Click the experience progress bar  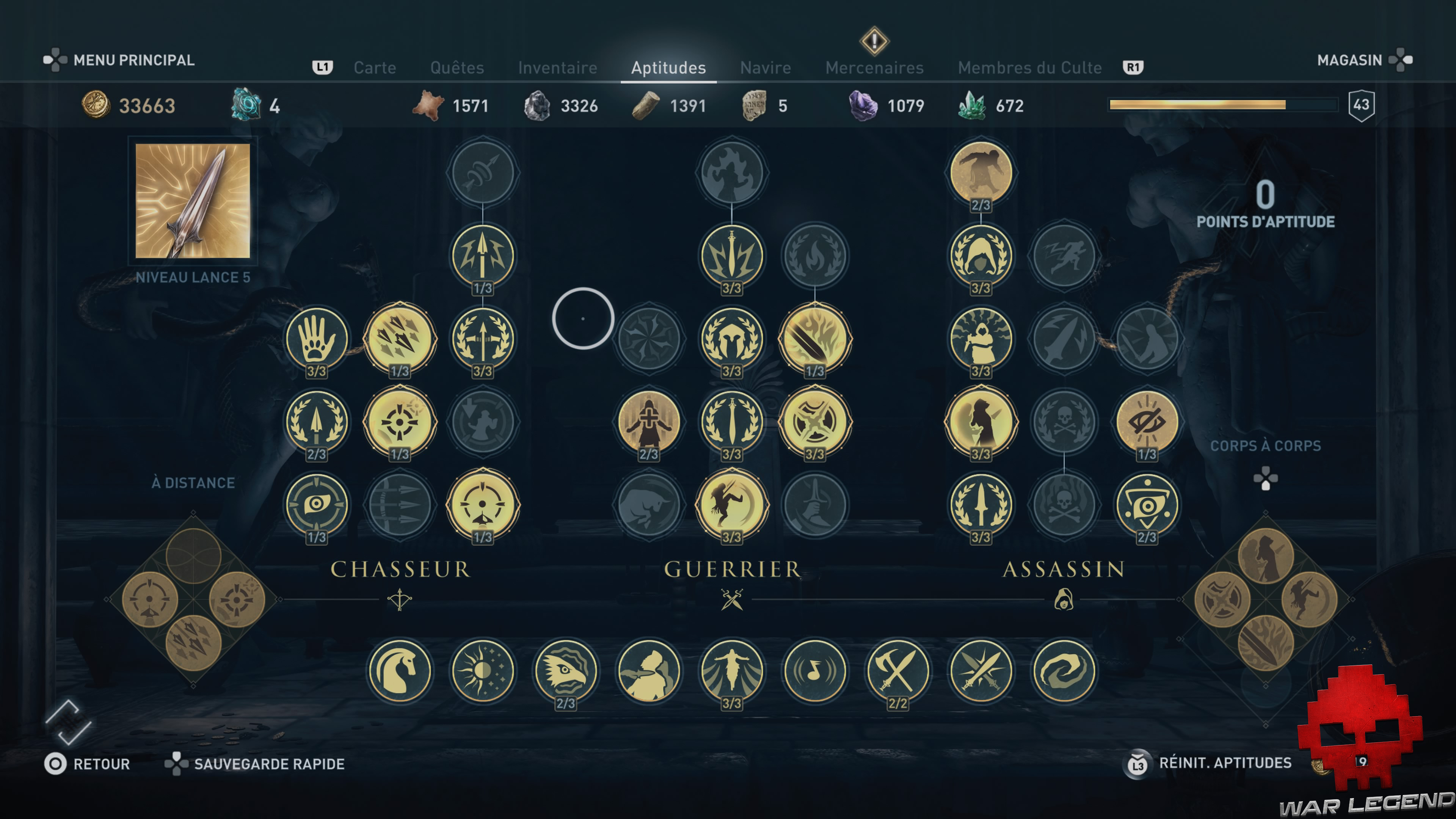click(1224, 105)
